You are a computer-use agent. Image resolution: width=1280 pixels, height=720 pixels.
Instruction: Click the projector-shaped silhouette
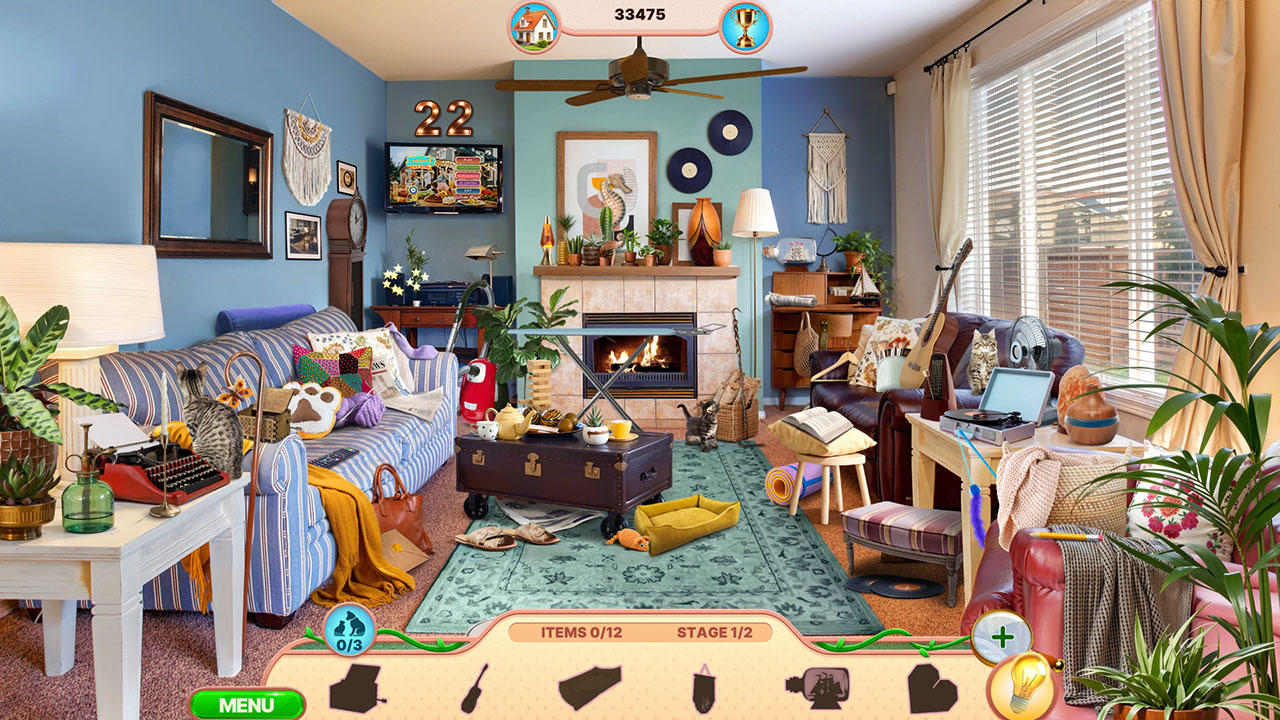[355, 690]
